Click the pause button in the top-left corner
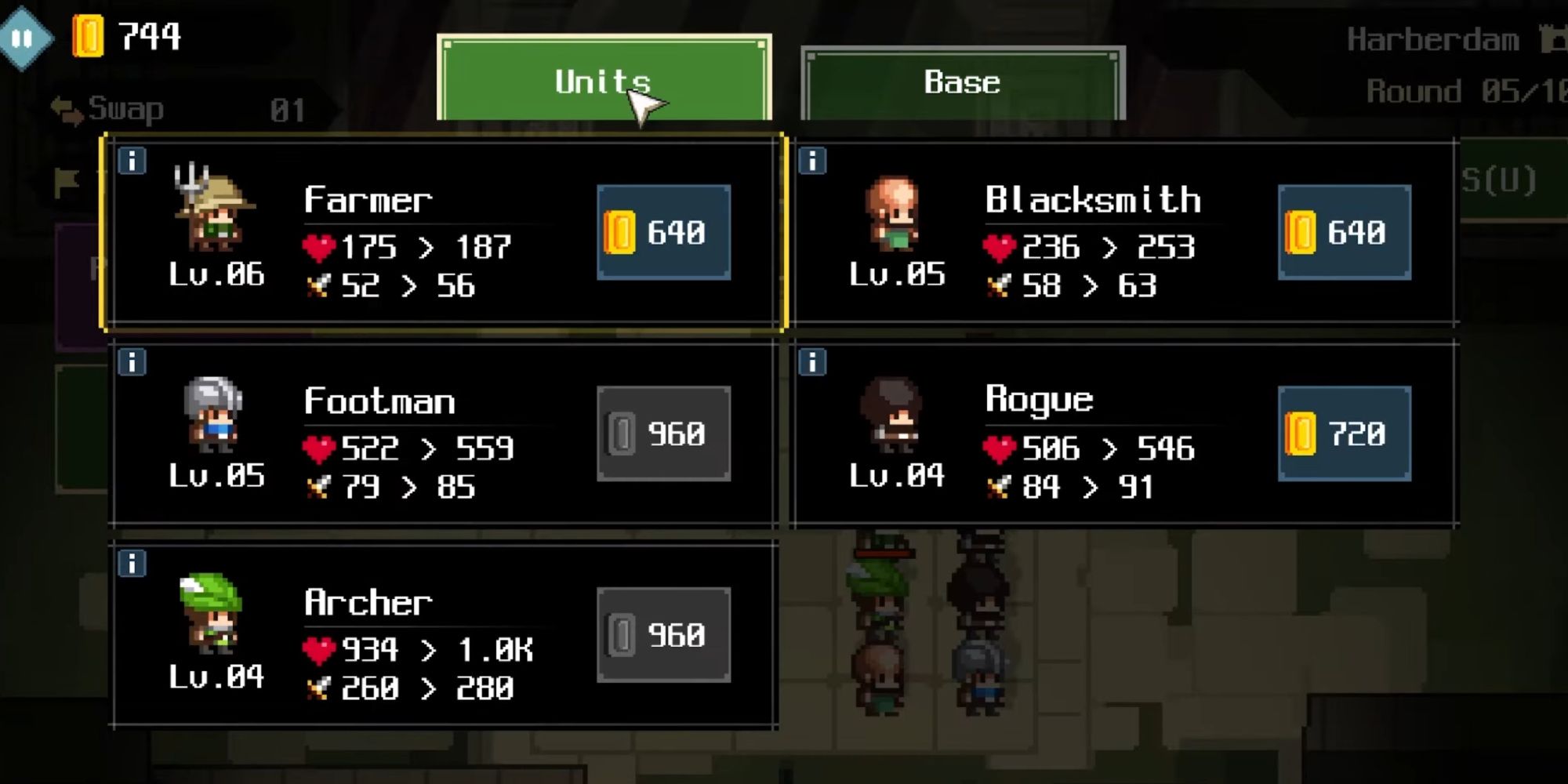Image resolution: width=1568 pixels, height=784 pixels. (25, 35)
